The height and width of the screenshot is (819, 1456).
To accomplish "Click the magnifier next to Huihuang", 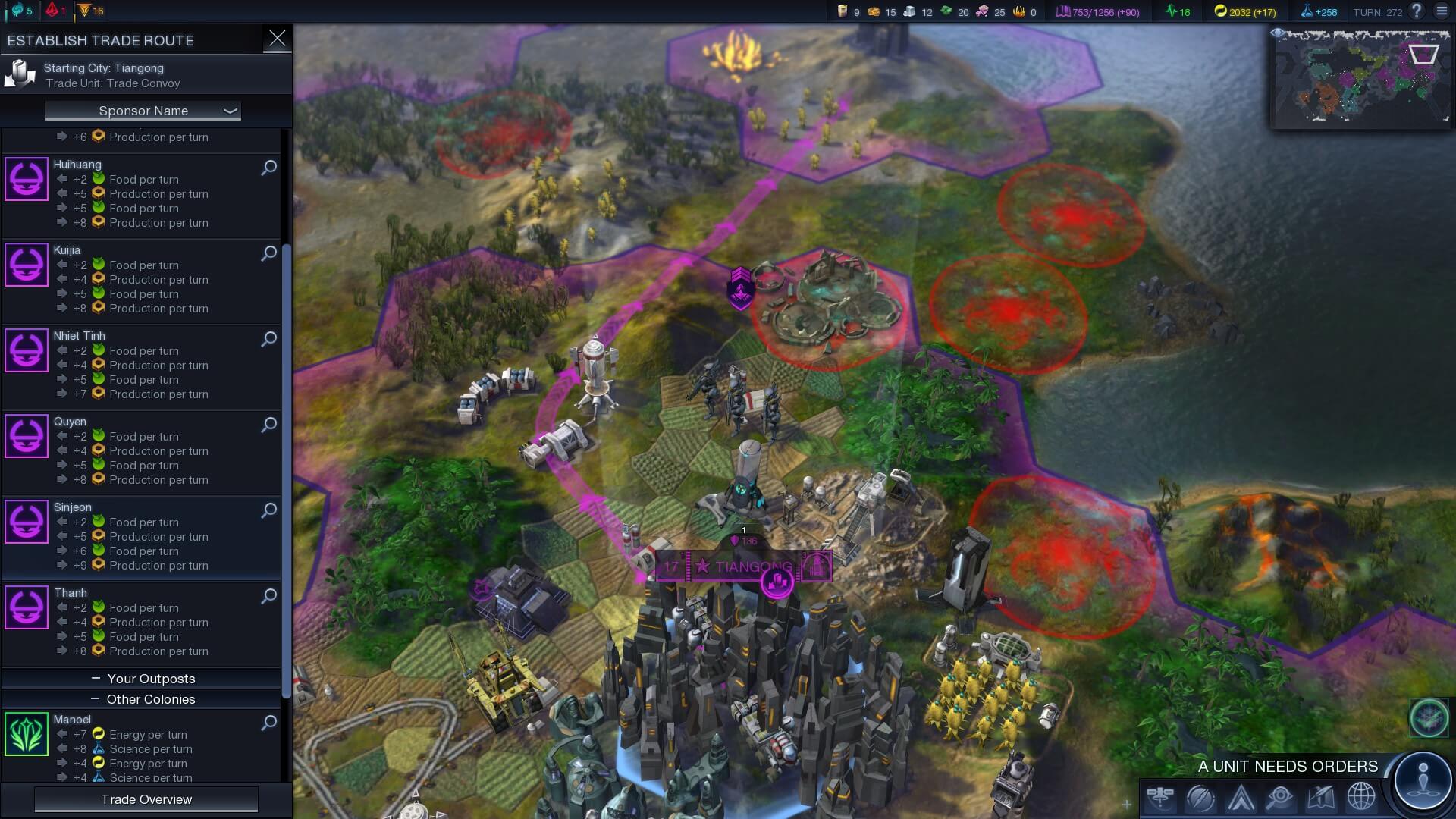I will (x=268, y=169).
